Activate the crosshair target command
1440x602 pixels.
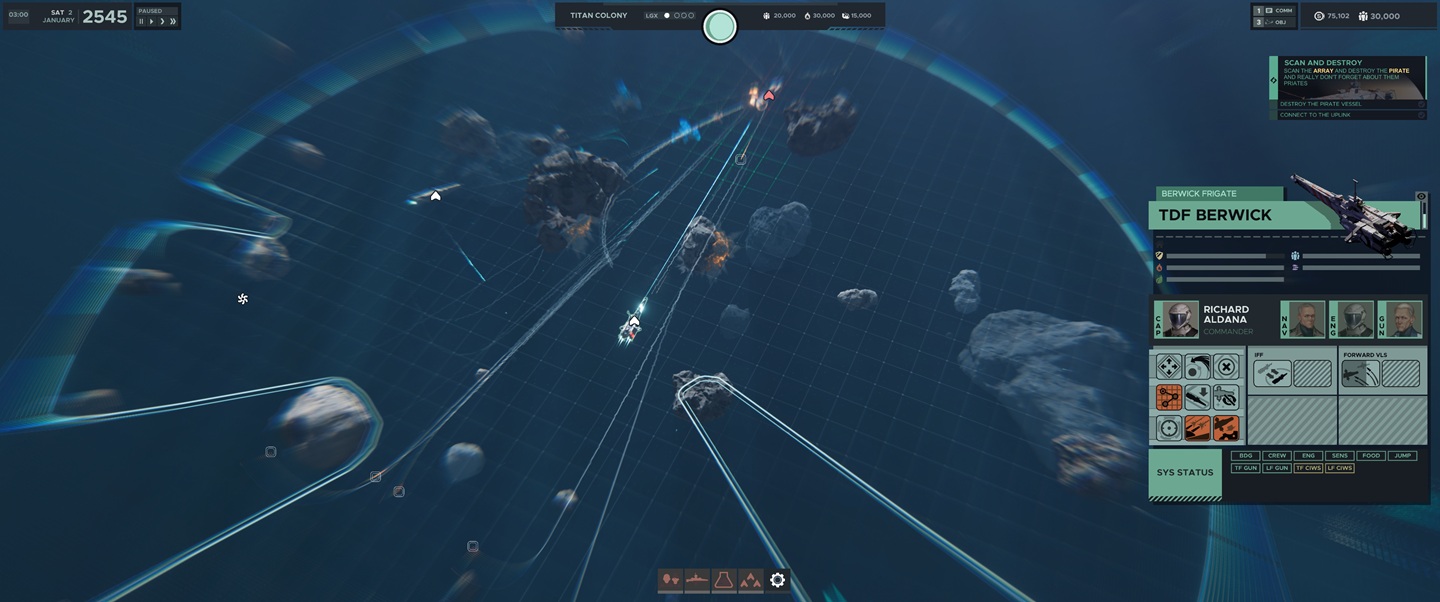[x=1168, y=428]
